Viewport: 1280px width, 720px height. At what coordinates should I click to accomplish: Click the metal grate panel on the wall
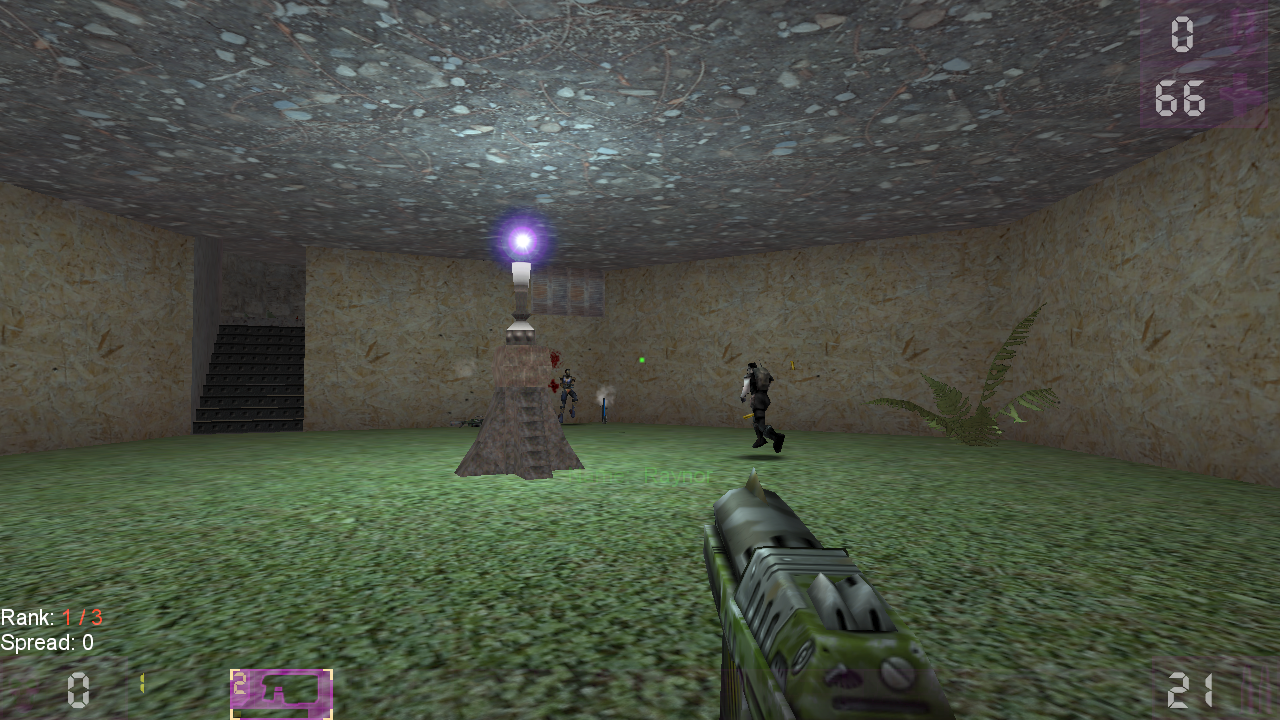(567, 290)
